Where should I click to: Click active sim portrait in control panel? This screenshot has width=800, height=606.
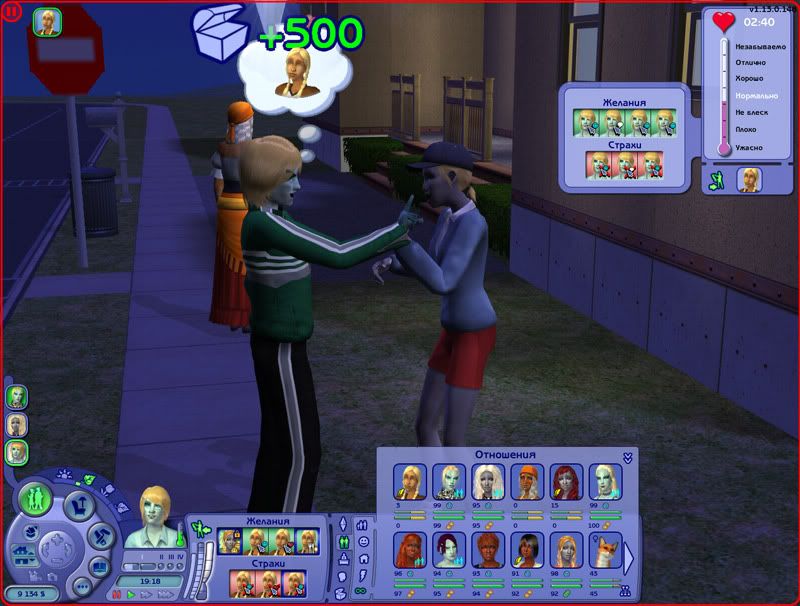[155, 518]
